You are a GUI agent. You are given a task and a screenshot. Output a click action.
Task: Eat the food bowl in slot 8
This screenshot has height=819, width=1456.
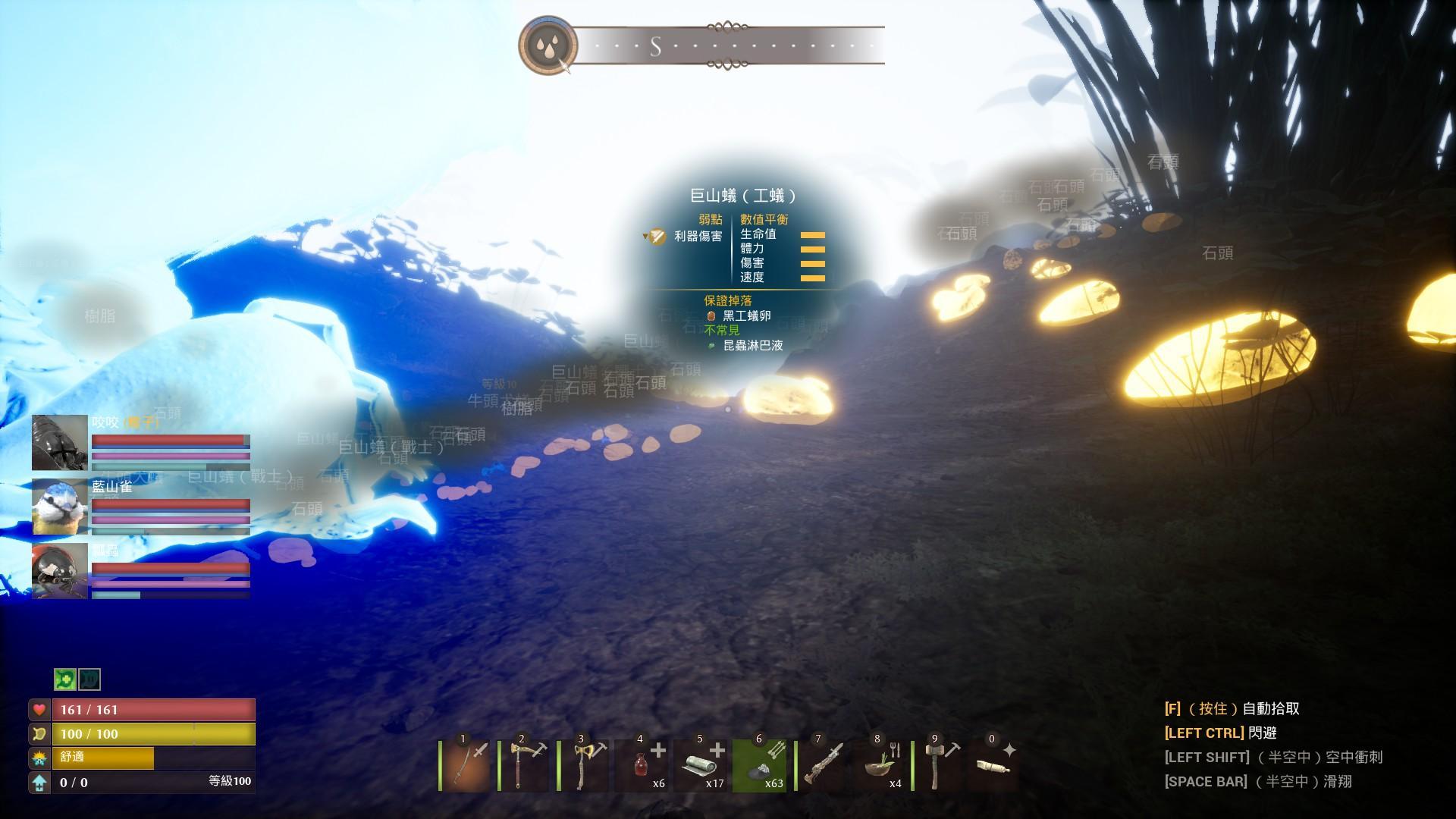(880, 766)
